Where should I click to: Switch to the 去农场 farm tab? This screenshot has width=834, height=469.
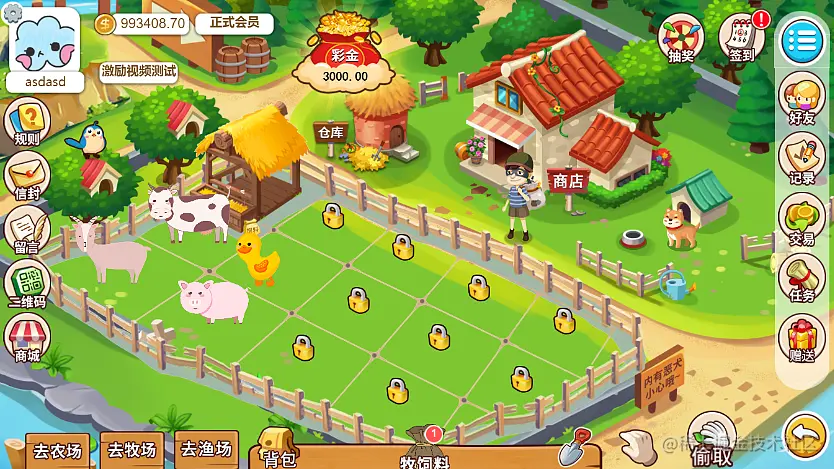pos(57,451)
